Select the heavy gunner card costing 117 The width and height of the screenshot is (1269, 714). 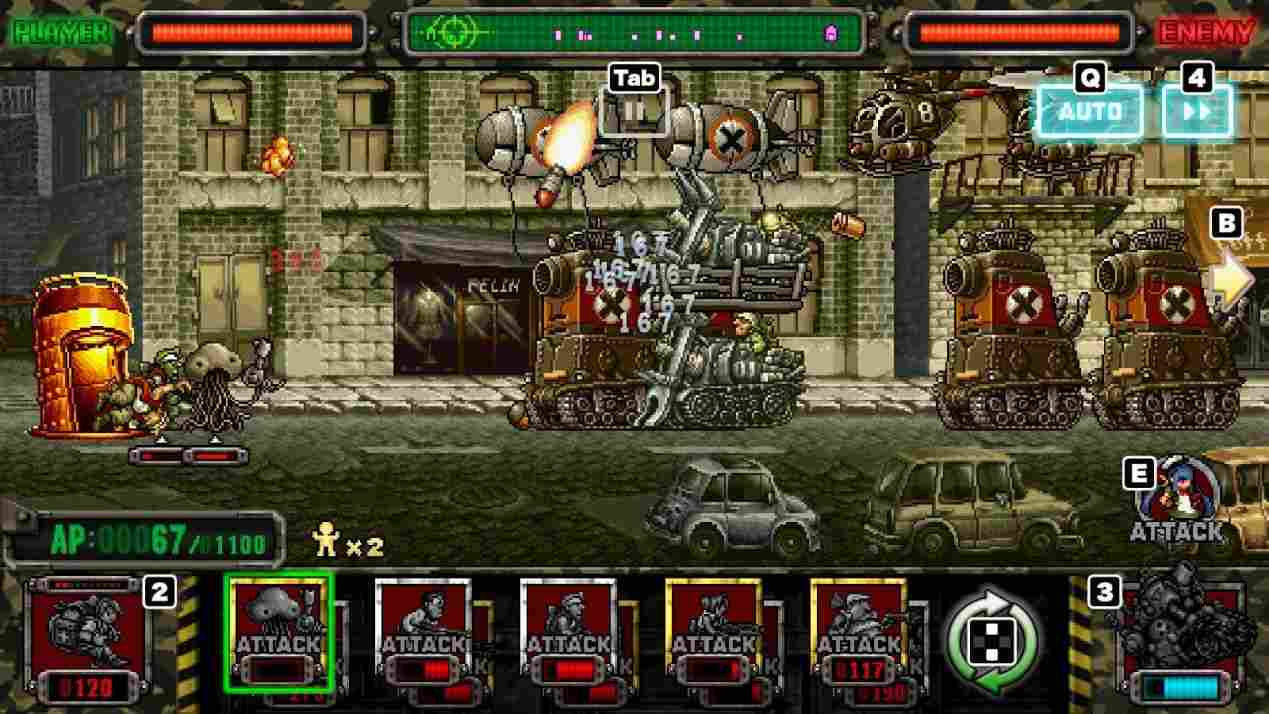(x=858, y=632)
